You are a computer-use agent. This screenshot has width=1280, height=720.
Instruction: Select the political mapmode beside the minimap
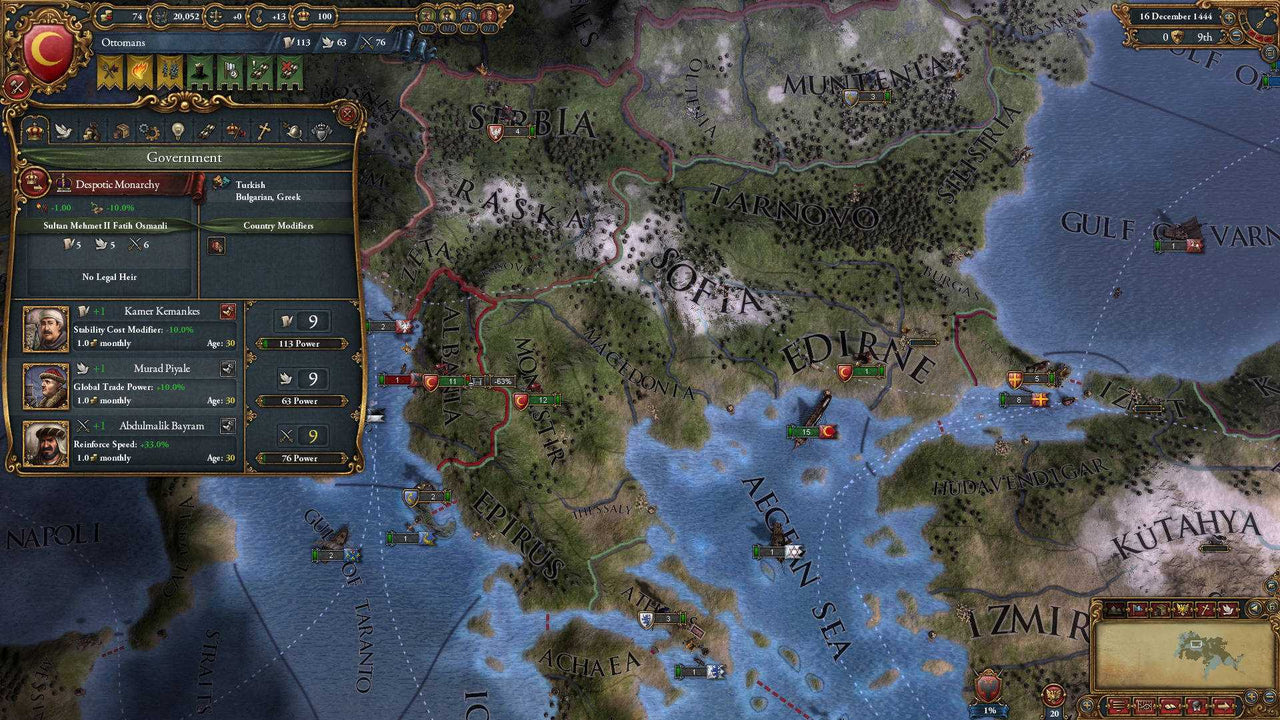pos(1138,609)
